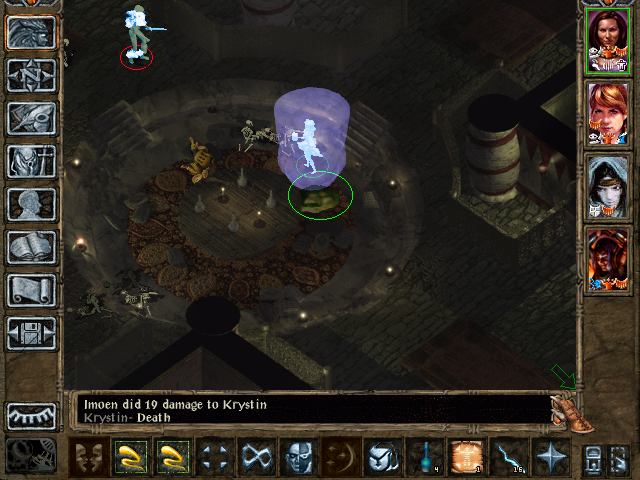The width and height of the screenshot is (640, 480).
Task: Open special abilities with the star icon
Action: tap(549, 457)
